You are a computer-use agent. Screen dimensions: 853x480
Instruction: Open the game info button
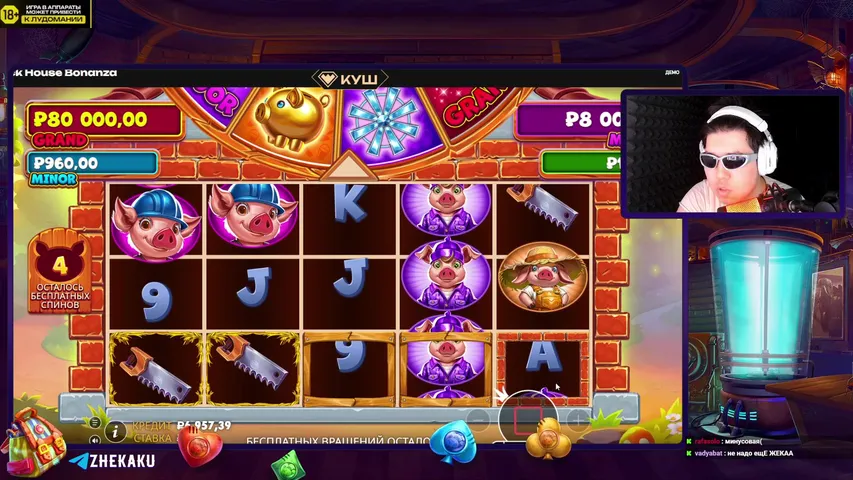tap(116, 431)
